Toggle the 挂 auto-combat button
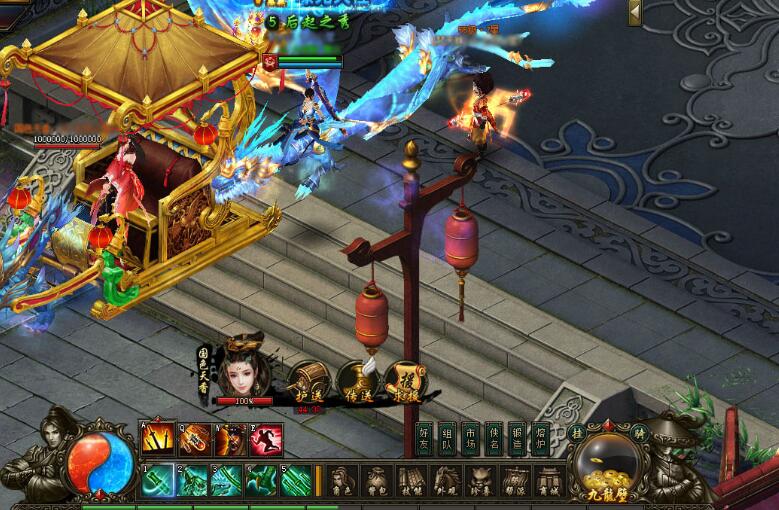Screen dimensions: 779x510 [577, 432]
